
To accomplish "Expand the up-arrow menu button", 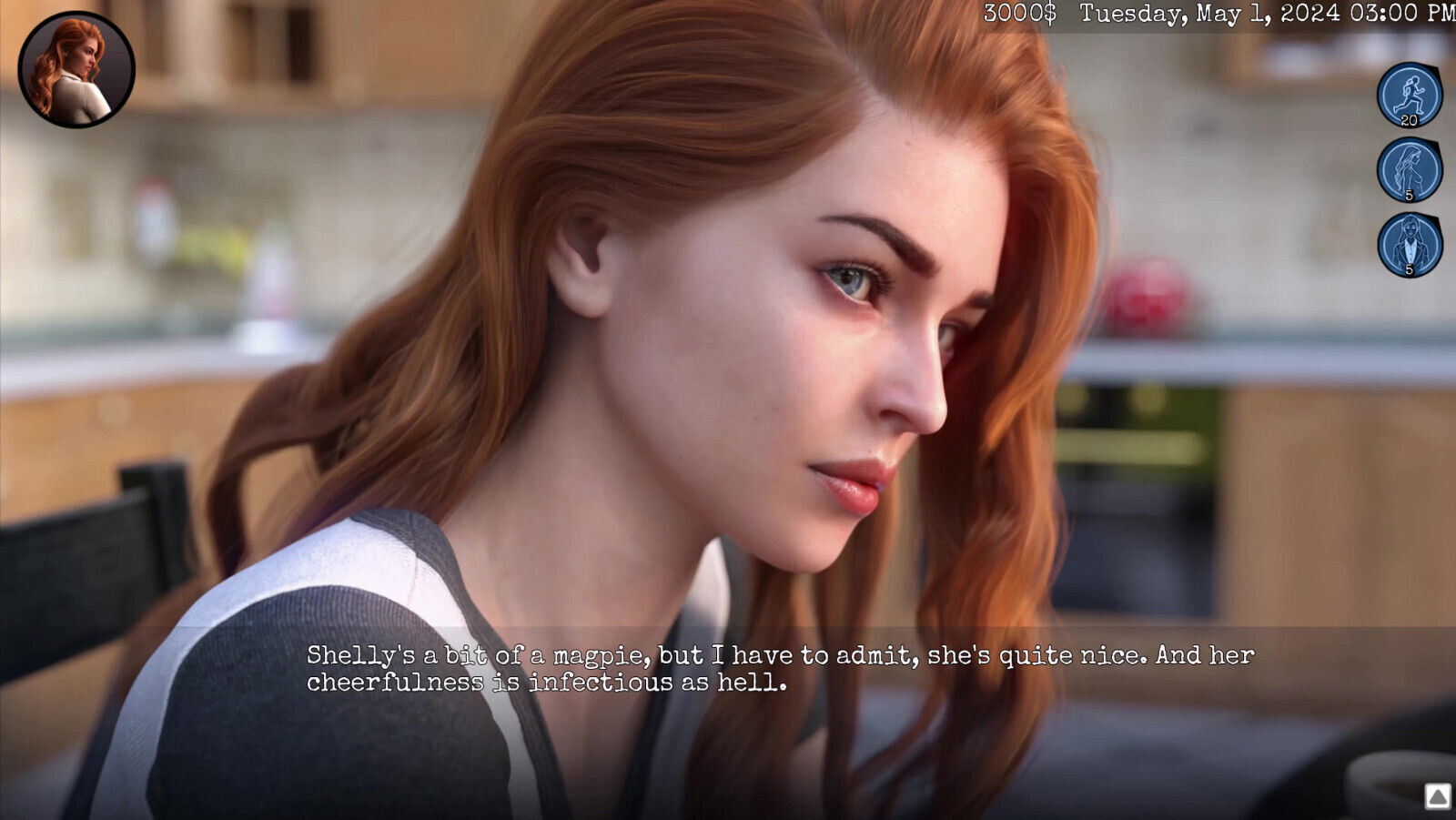I will tap(1437, 797).
